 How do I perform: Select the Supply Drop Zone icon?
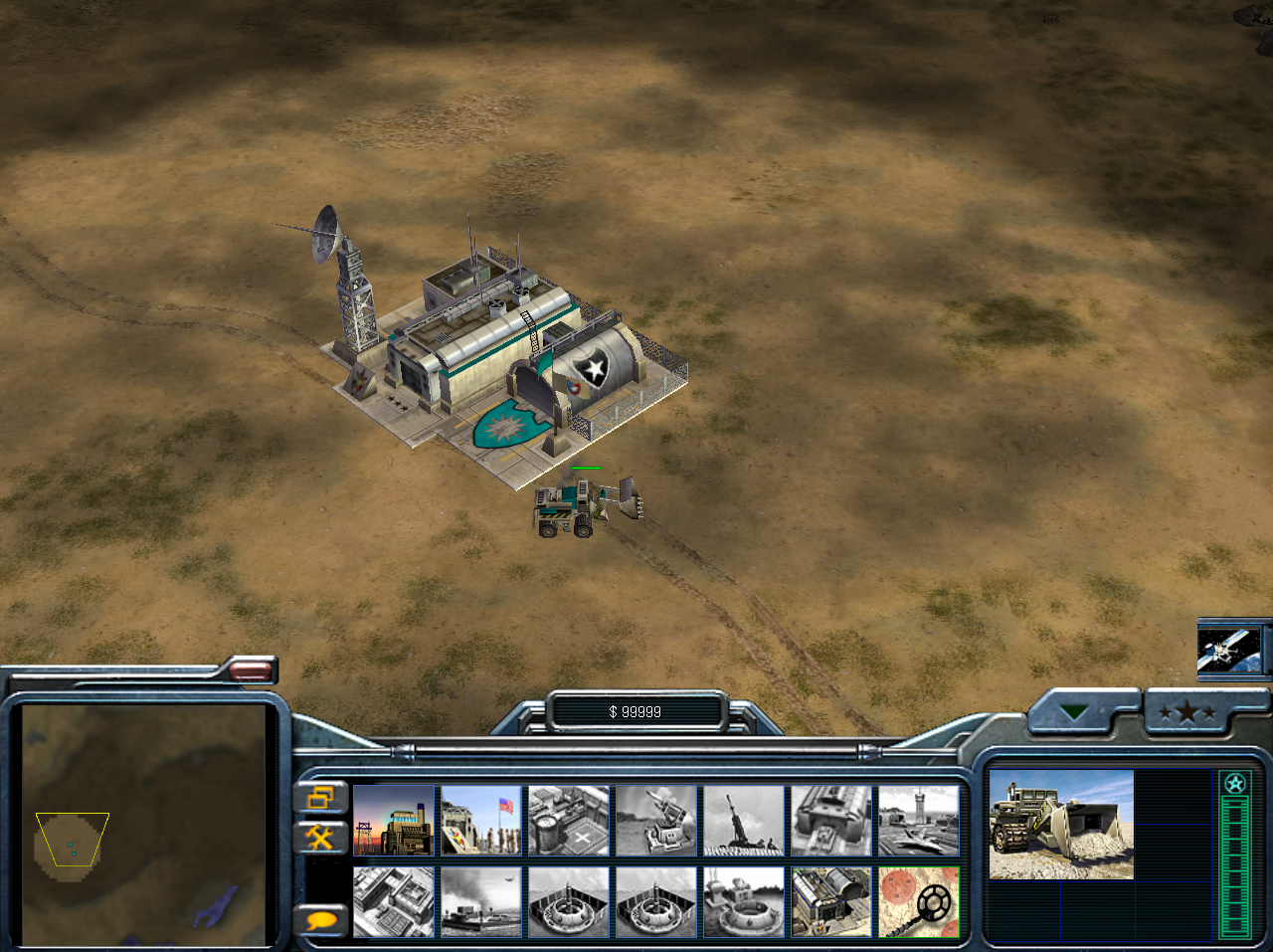(x=481, y=902)
